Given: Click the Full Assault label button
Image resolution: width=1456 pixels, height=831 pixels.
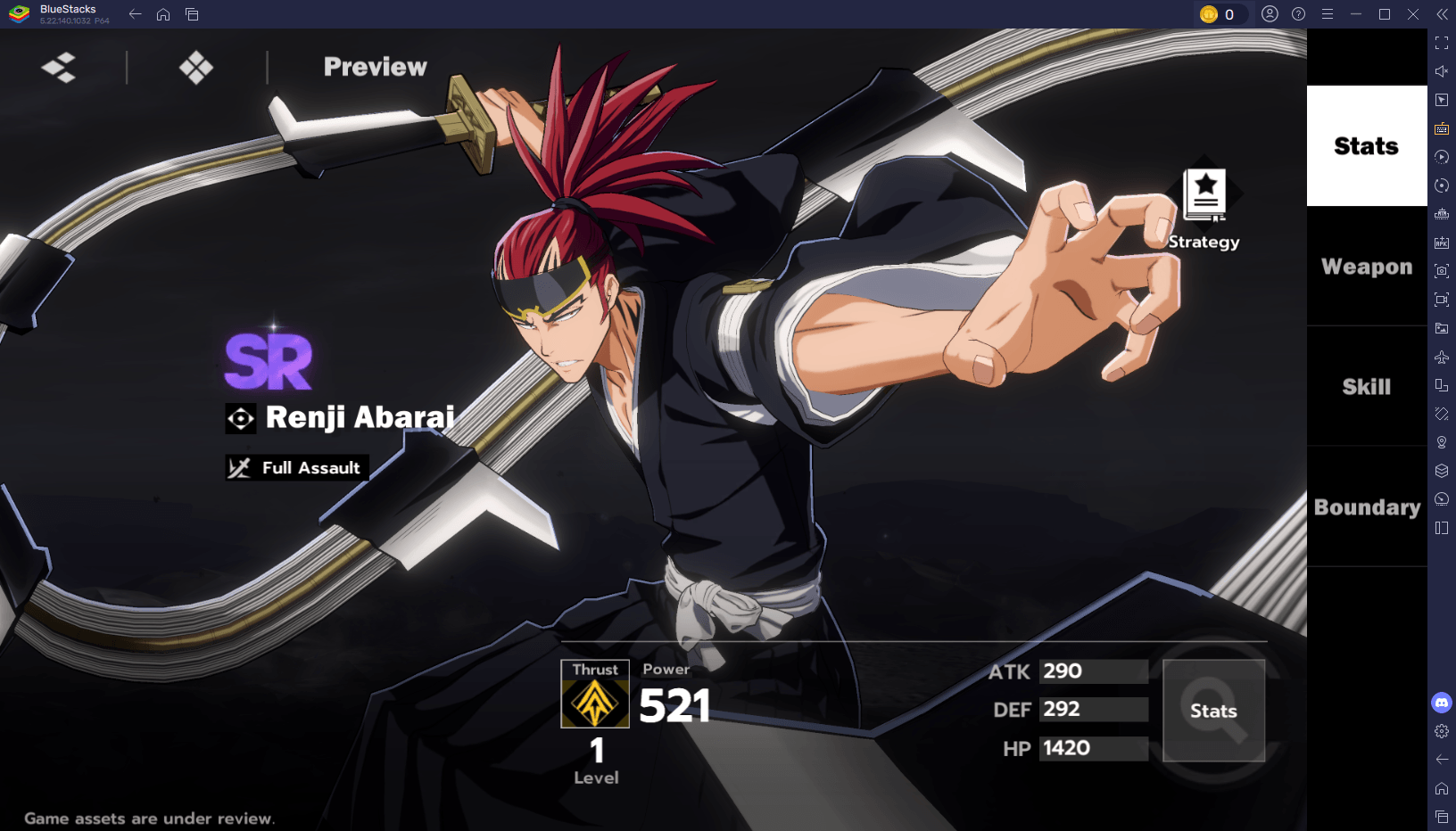Looking at the screenshot, I should click(296, 467).
